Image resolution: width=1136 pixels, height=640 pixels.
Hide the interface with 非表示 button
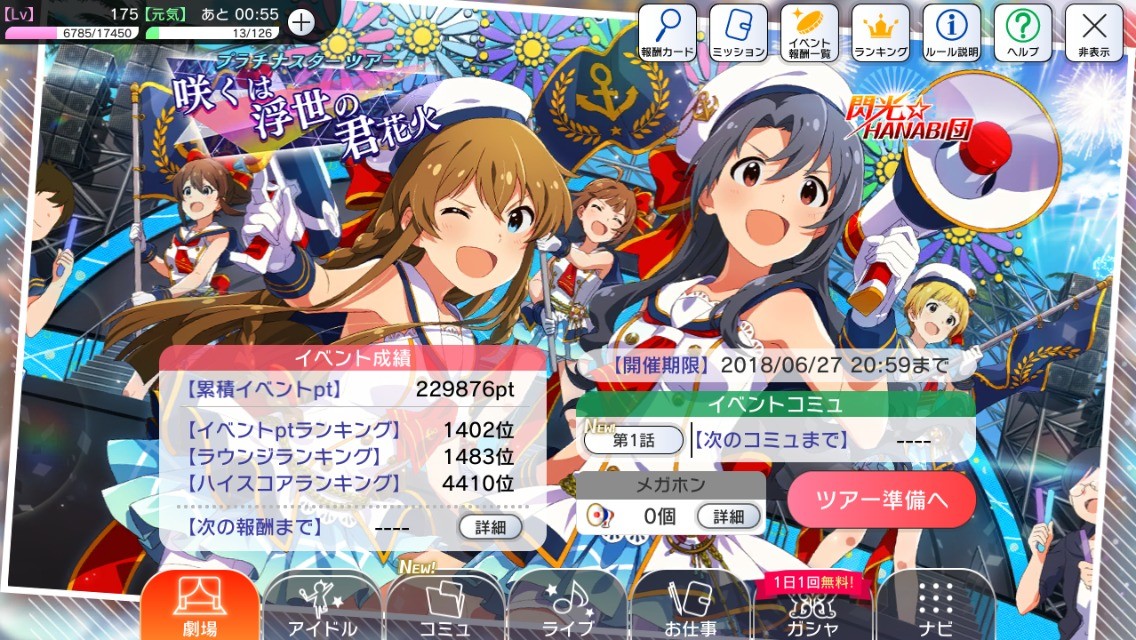point(1093,32)
